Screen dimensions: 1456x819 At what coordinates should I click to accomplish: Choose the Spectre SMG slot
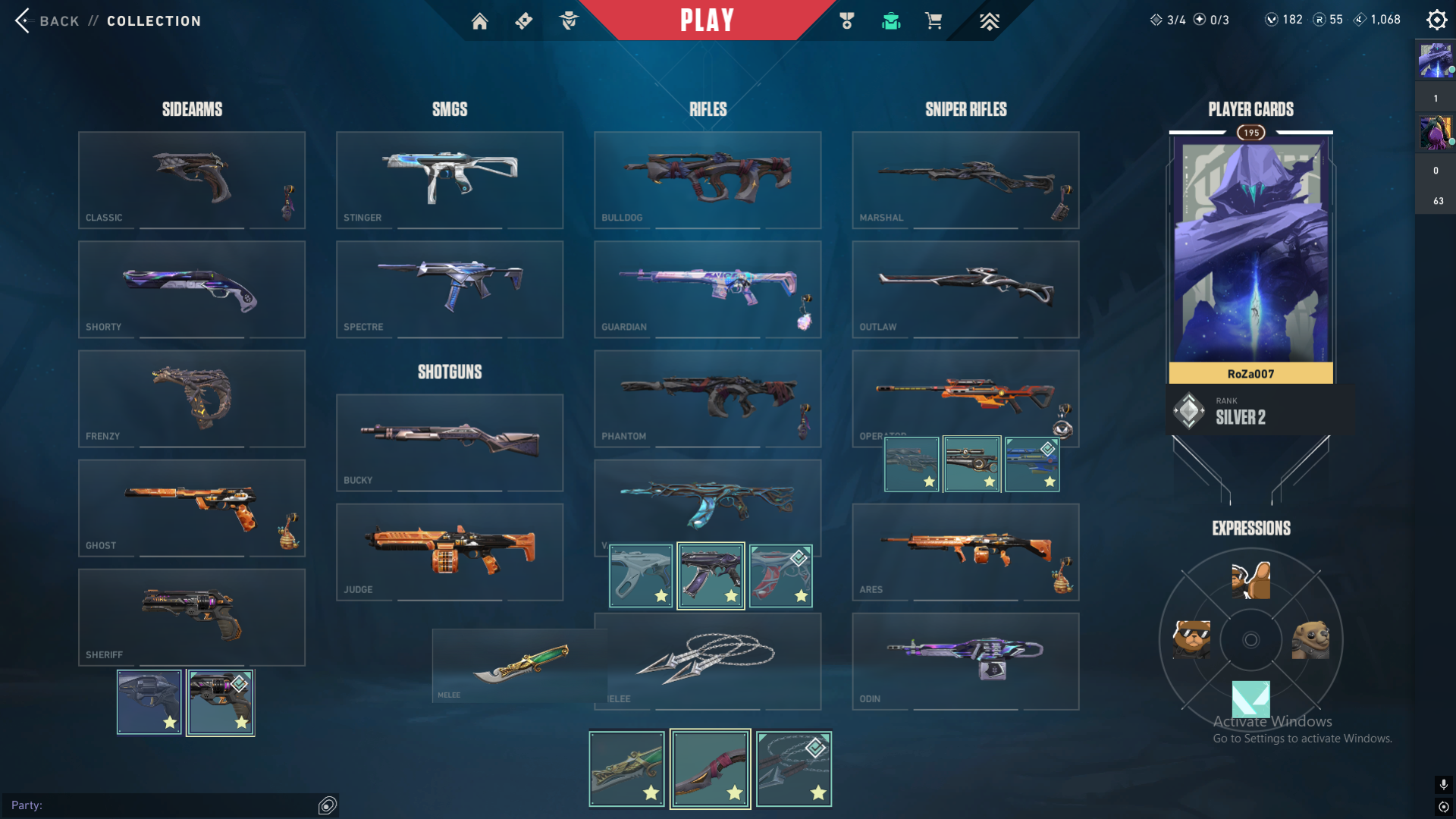click(449, 289)
